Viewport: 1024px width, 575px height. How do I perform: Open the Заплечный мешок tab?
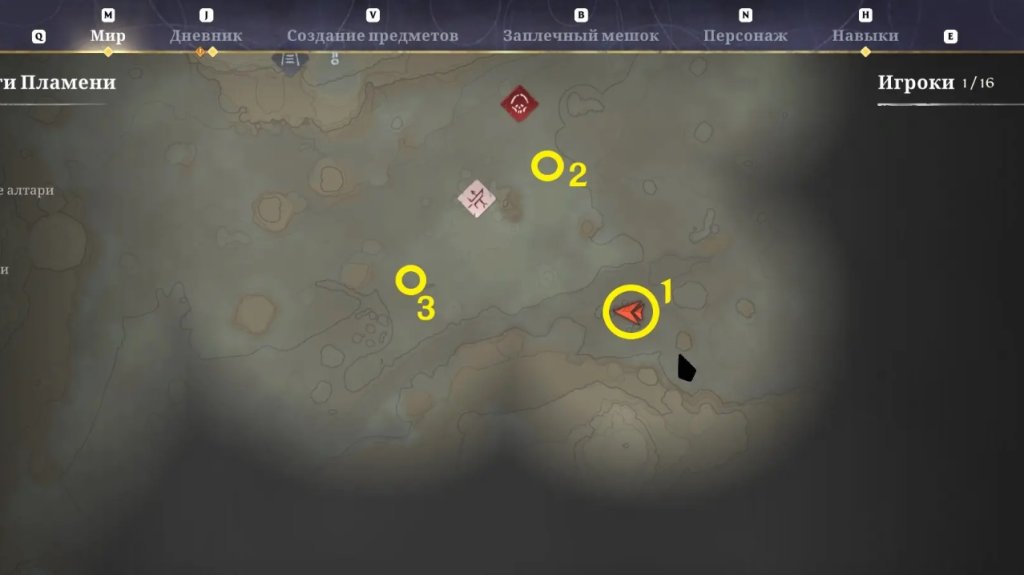[x=580, y=36]
